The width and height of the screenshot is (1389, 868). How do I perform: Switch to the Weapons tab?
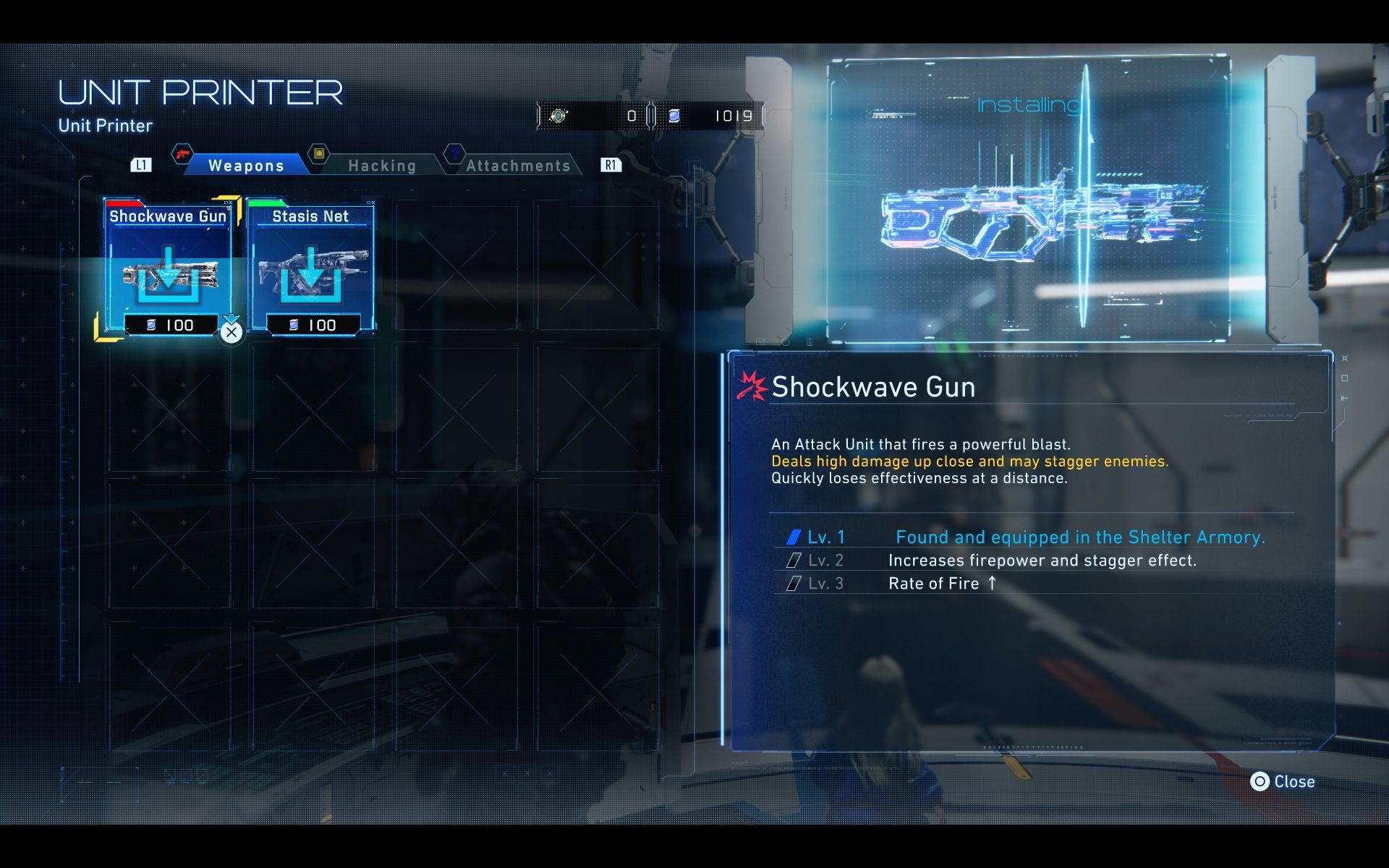click(246, 166)
